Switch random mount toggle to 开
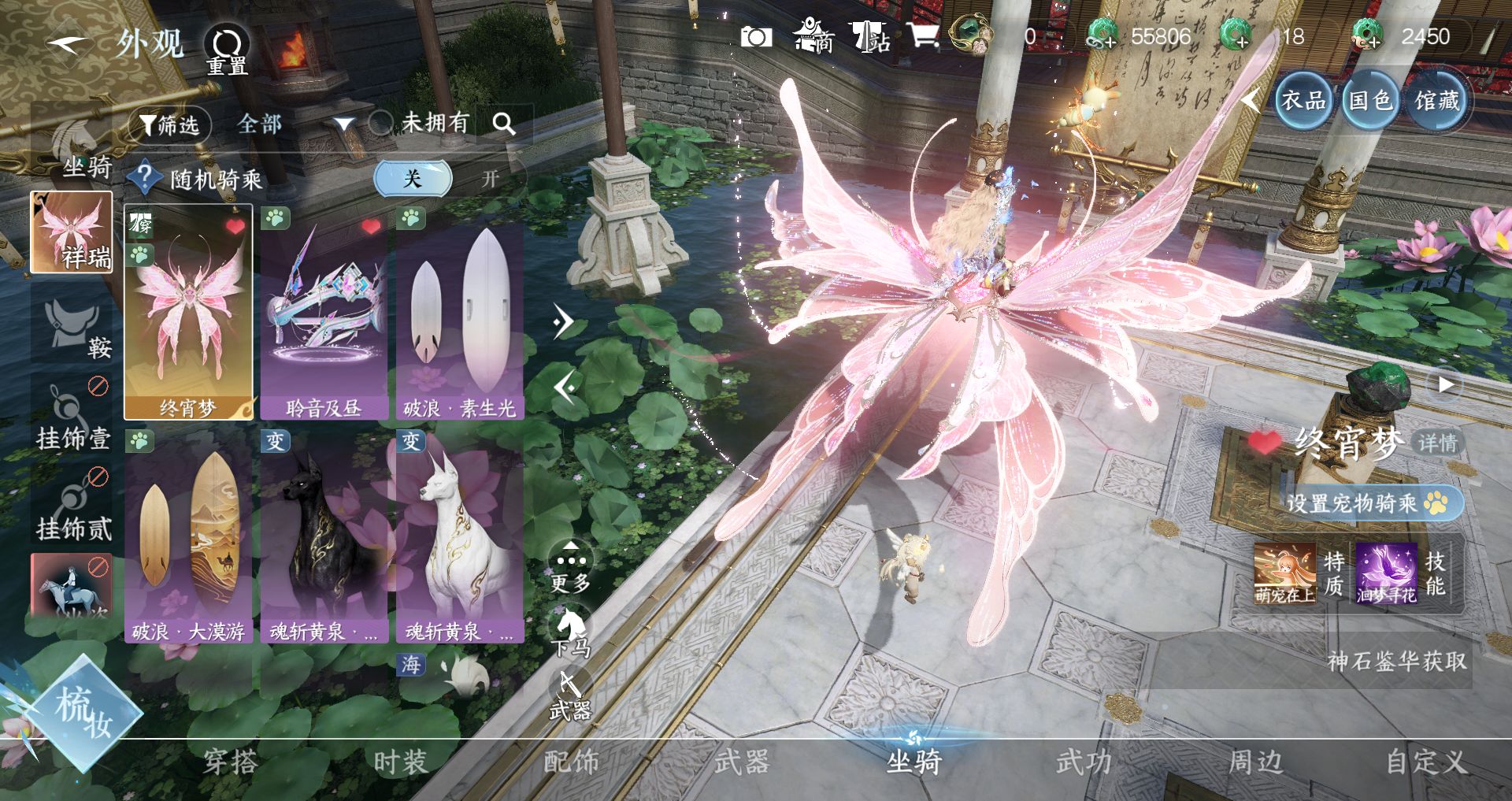The image size is (1512, 801). [x=490, y=179]
